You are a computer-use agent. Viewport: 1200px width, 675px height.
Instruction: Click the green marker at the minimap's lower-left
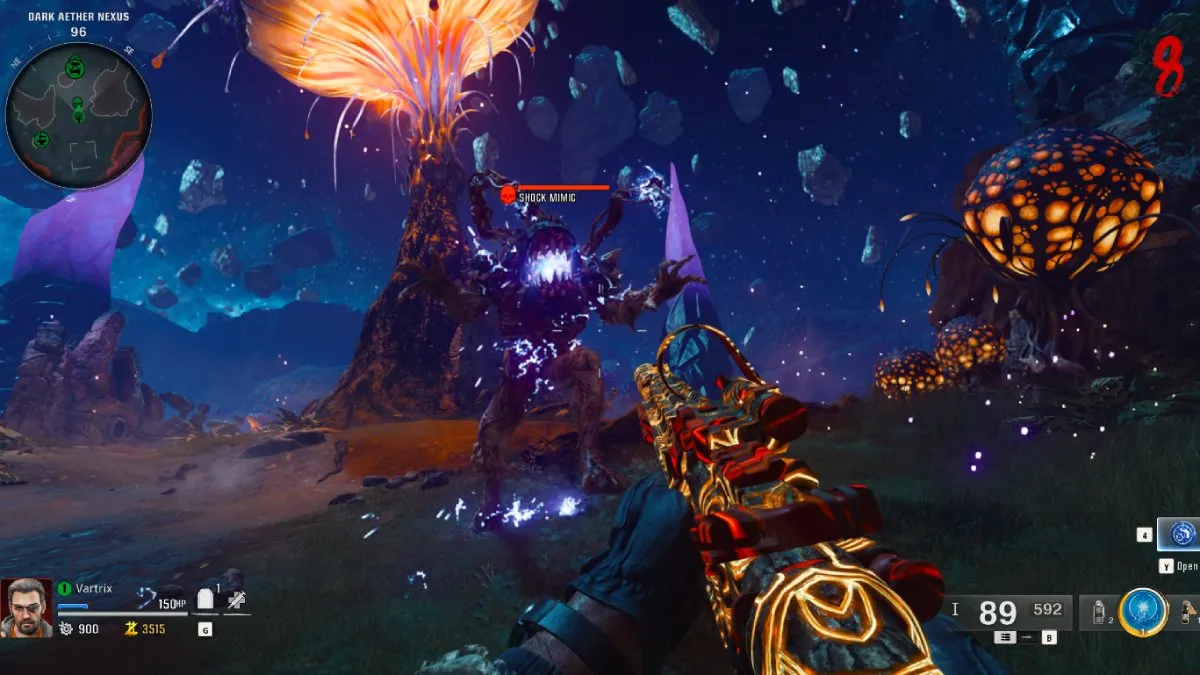pos(41,139)
